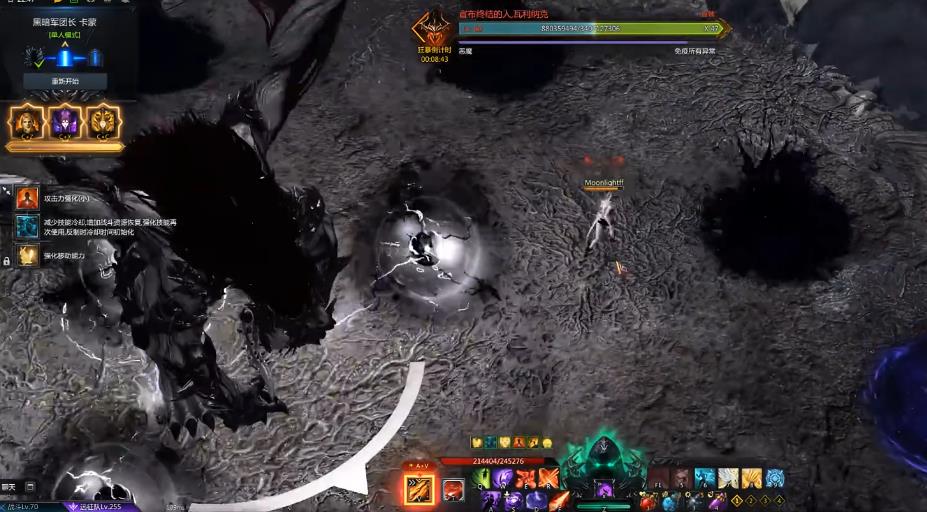The image size is (927, 512).
Task: Activate the glowing orange V awakening skill
Action: click(418, 489)
